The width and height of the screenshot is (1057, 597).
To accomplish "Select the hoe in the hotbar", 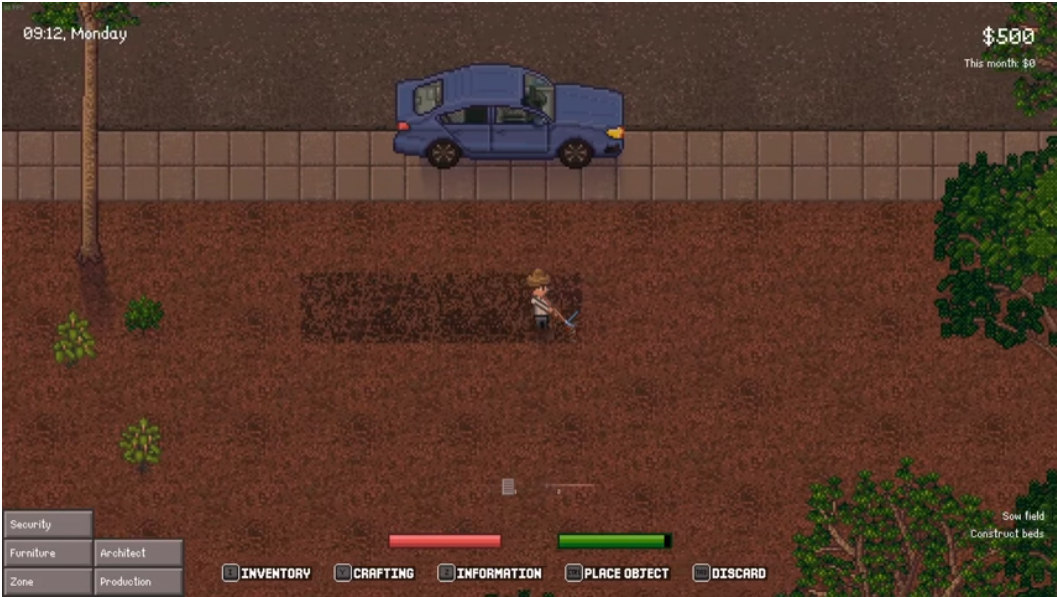I will (x=569, y=487).
